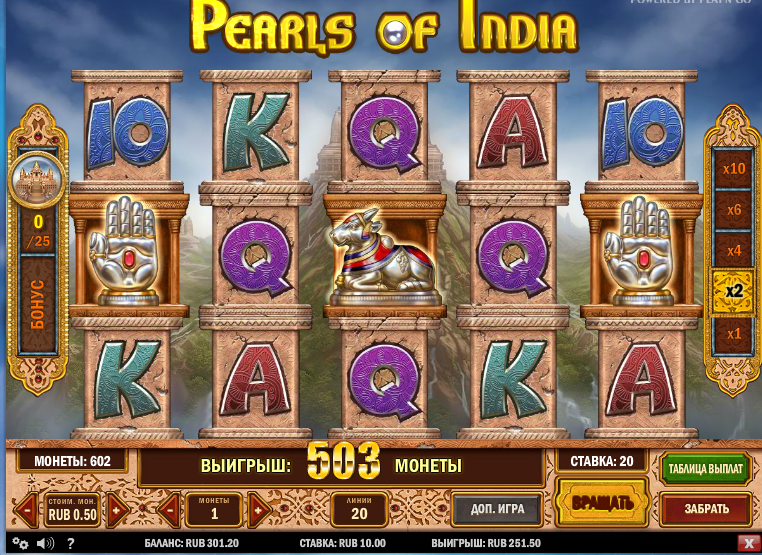
Task: Open the paytable (ТАБЛИЦА ВЫПЛАТ)
Action: click(x=705, y=469)
